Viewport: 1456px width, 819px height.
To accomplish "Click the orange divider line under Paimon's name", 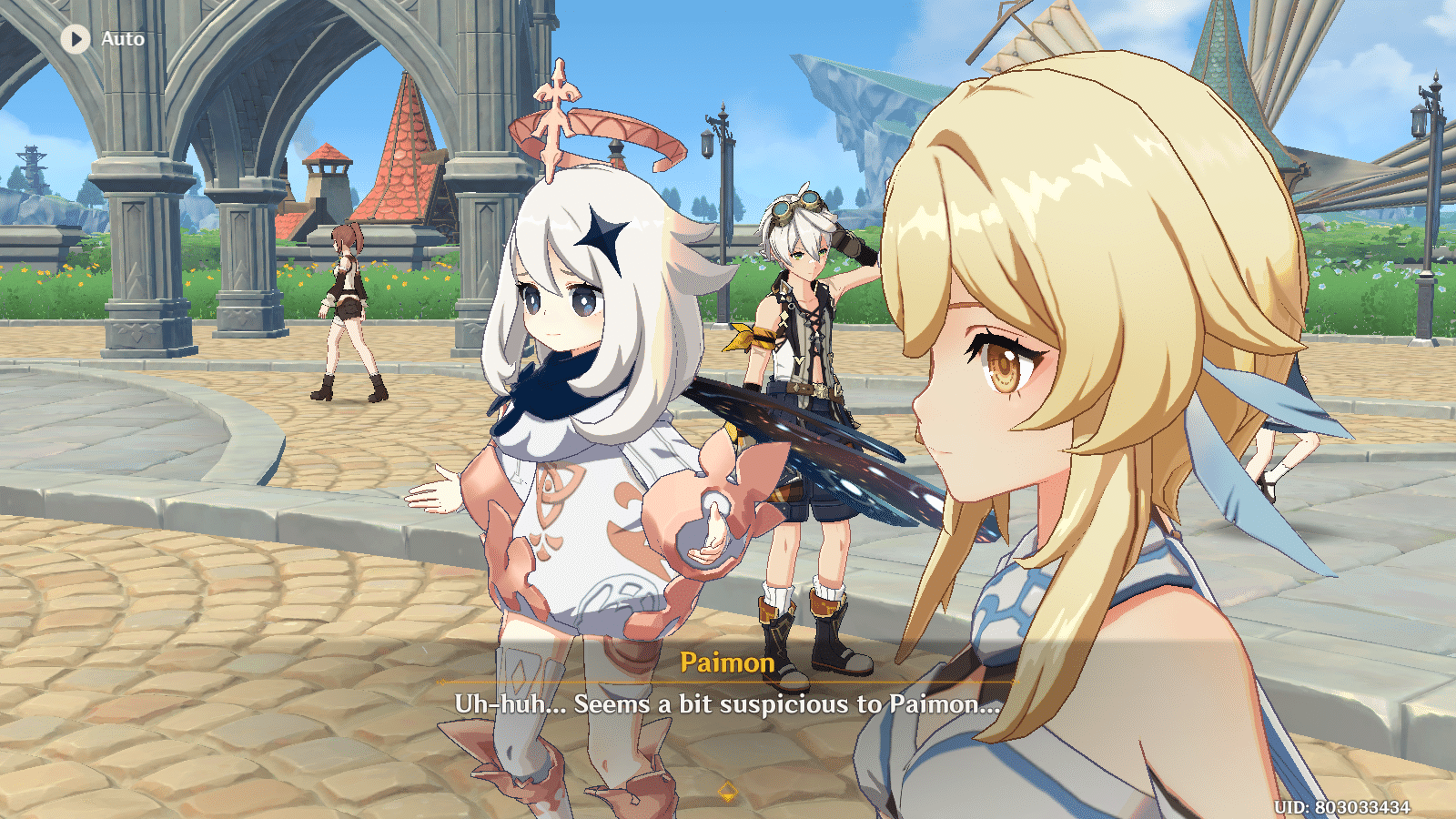I will point(727,682).
